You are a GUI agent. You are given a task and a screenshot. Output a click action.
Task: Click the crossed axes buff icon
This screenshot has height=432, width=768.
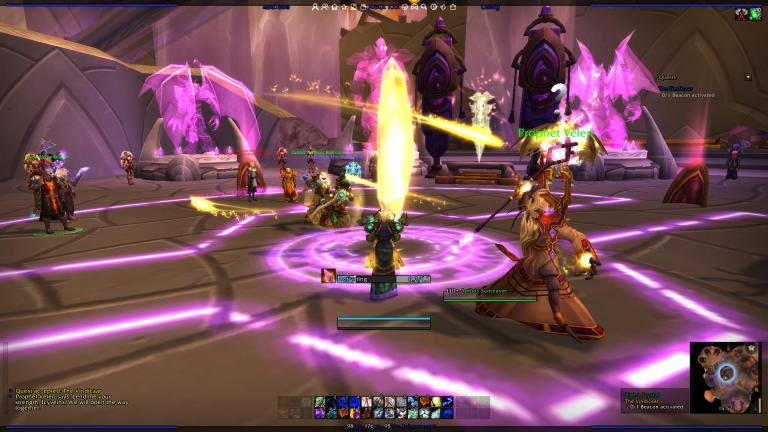point(739,14)
